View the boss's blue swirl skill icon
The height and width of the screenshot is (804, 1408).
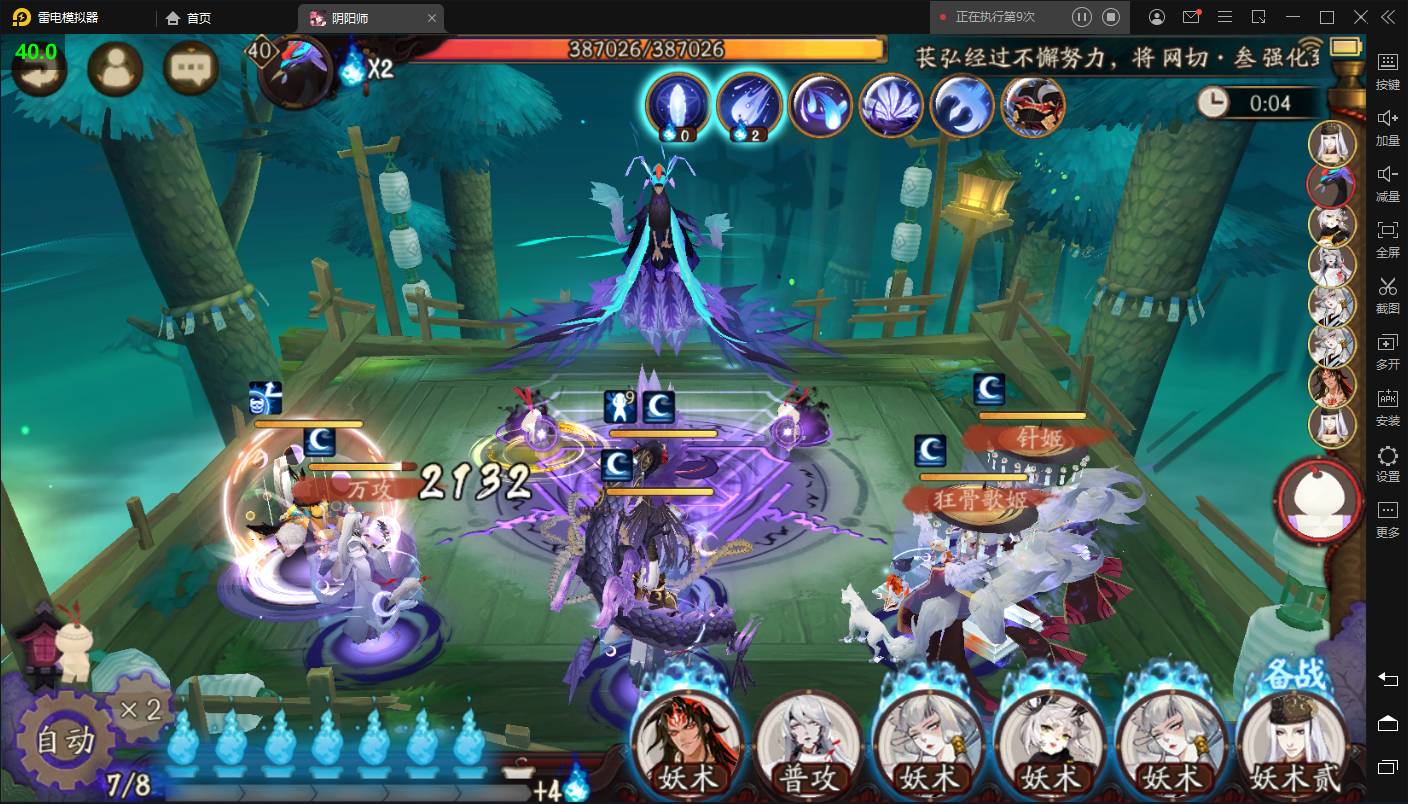[x=963, y=105]
